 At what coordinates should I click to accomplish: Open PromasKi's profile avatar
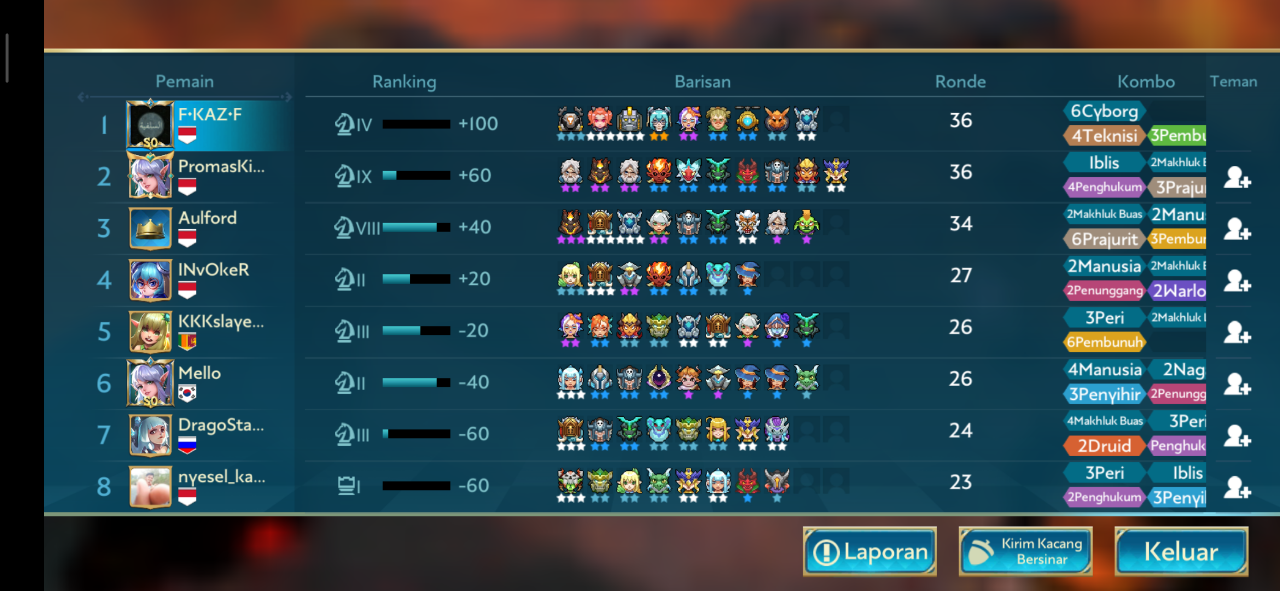click(x=150, y=177)
